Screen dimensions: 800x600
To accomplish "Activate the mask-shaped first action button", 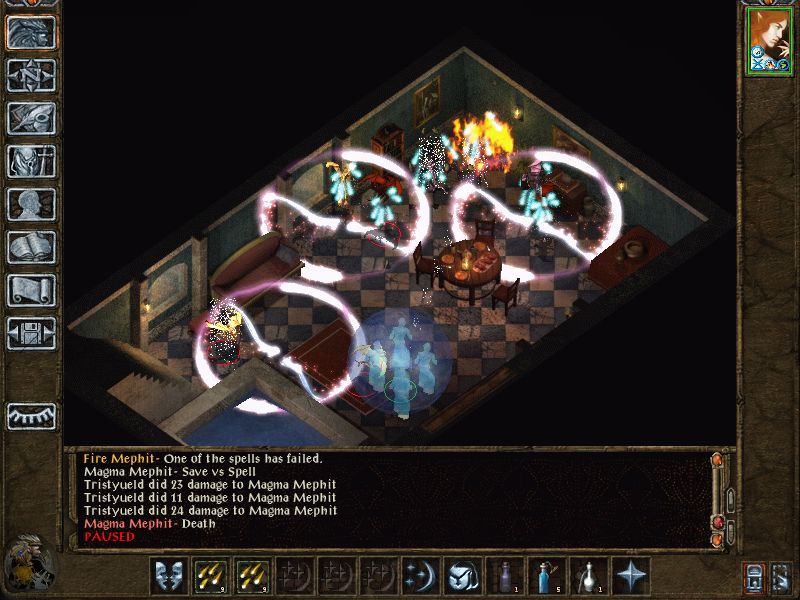I will click(169, 576).
